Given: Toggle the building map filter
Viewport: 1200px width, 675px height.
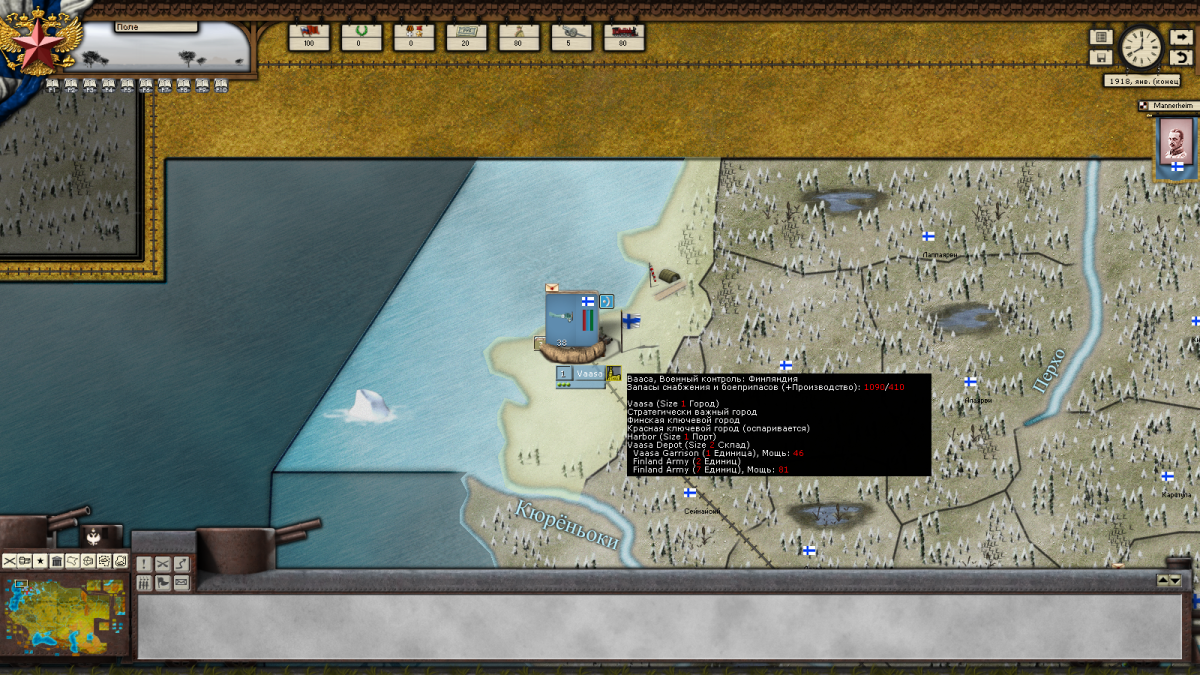Looking at the screenshot, I should pos(57,561).
